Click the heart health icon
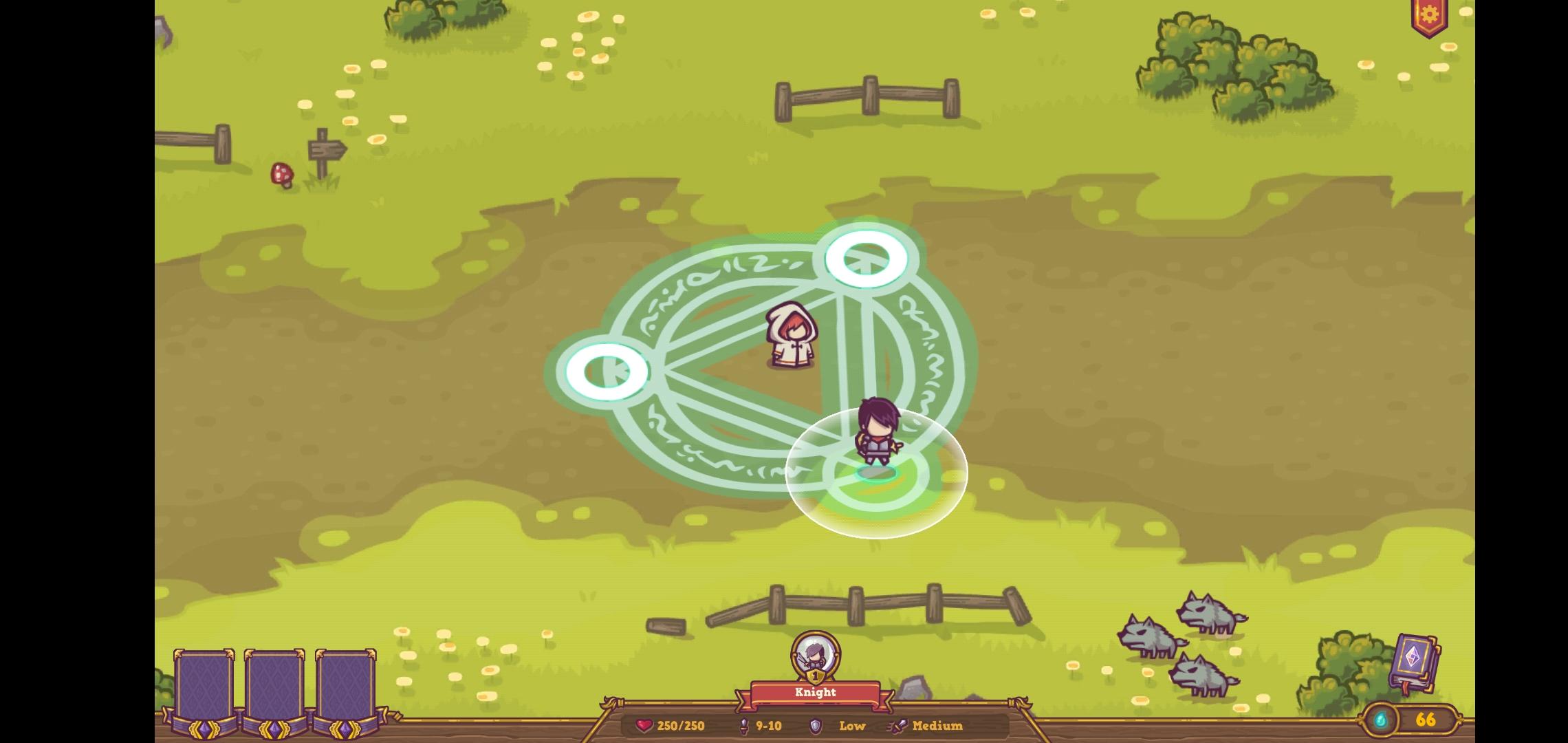This screenshot has width=1568, height=743. 644,725
